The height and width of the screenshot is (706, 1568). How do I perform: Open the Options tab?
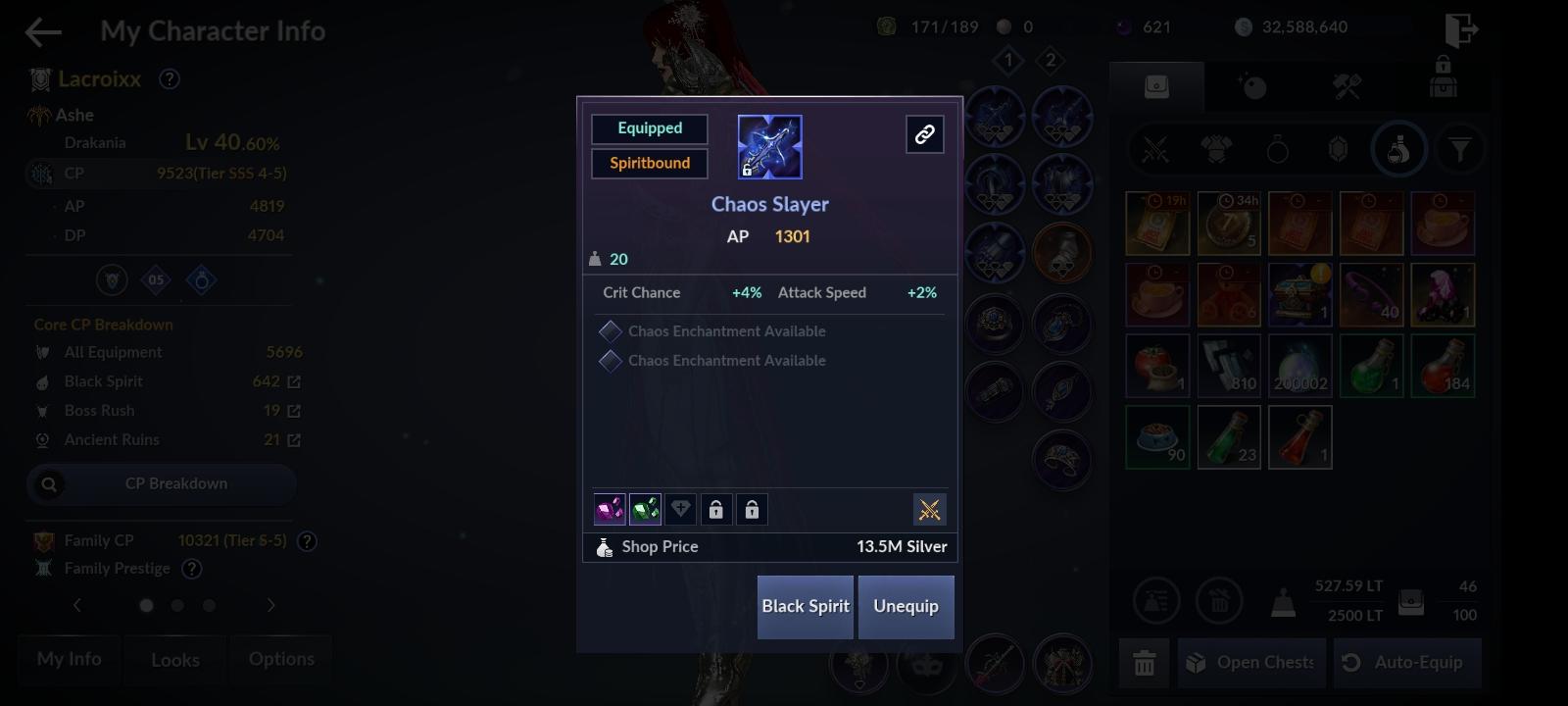click(x=280, y=659)
